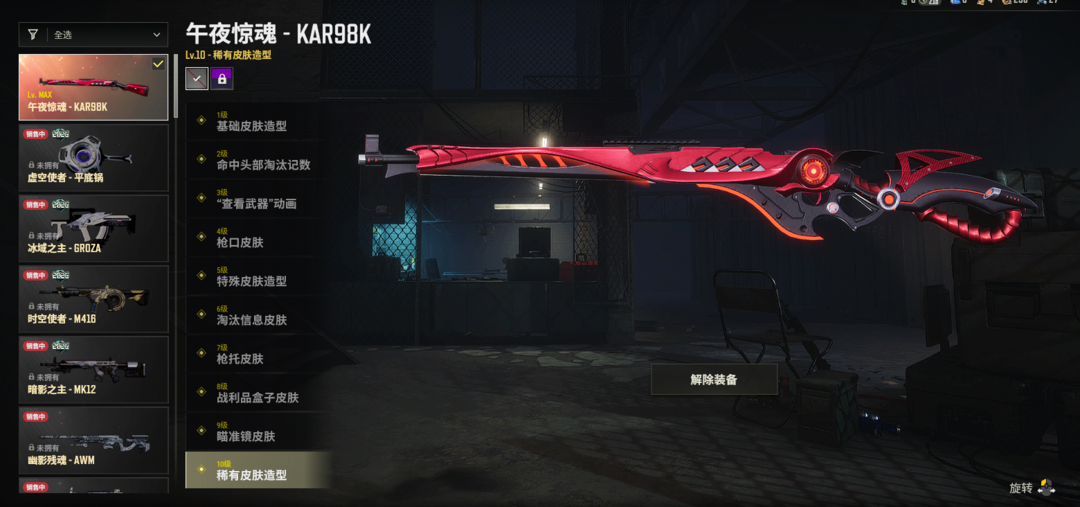Pick the 时空使者 - M416 skin card
The image size is (1080, 507).
coord(94,298)
